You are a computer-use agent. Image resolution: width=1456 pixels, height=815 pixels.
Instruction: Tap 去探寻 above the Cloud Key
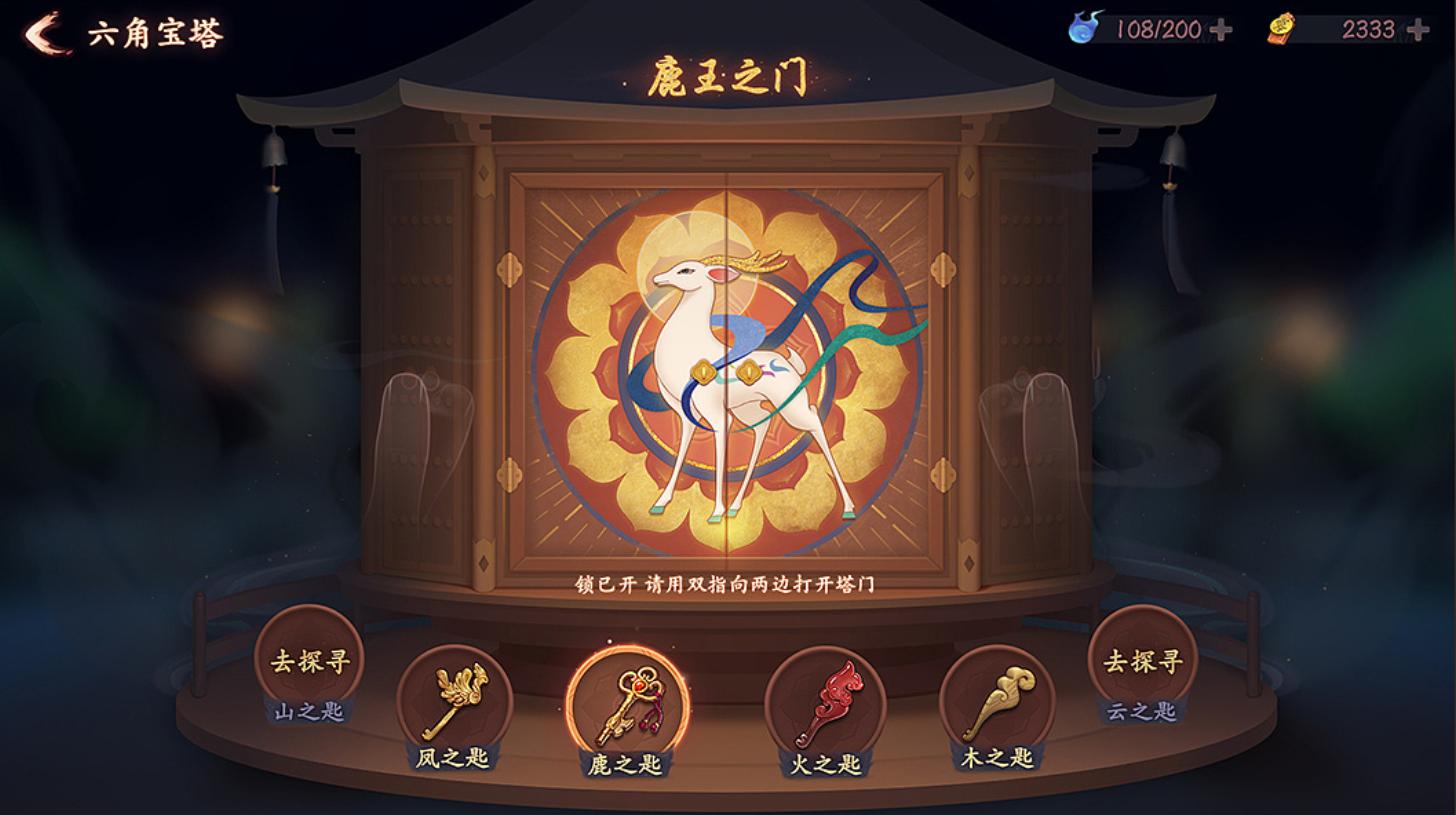[1141, 660]
